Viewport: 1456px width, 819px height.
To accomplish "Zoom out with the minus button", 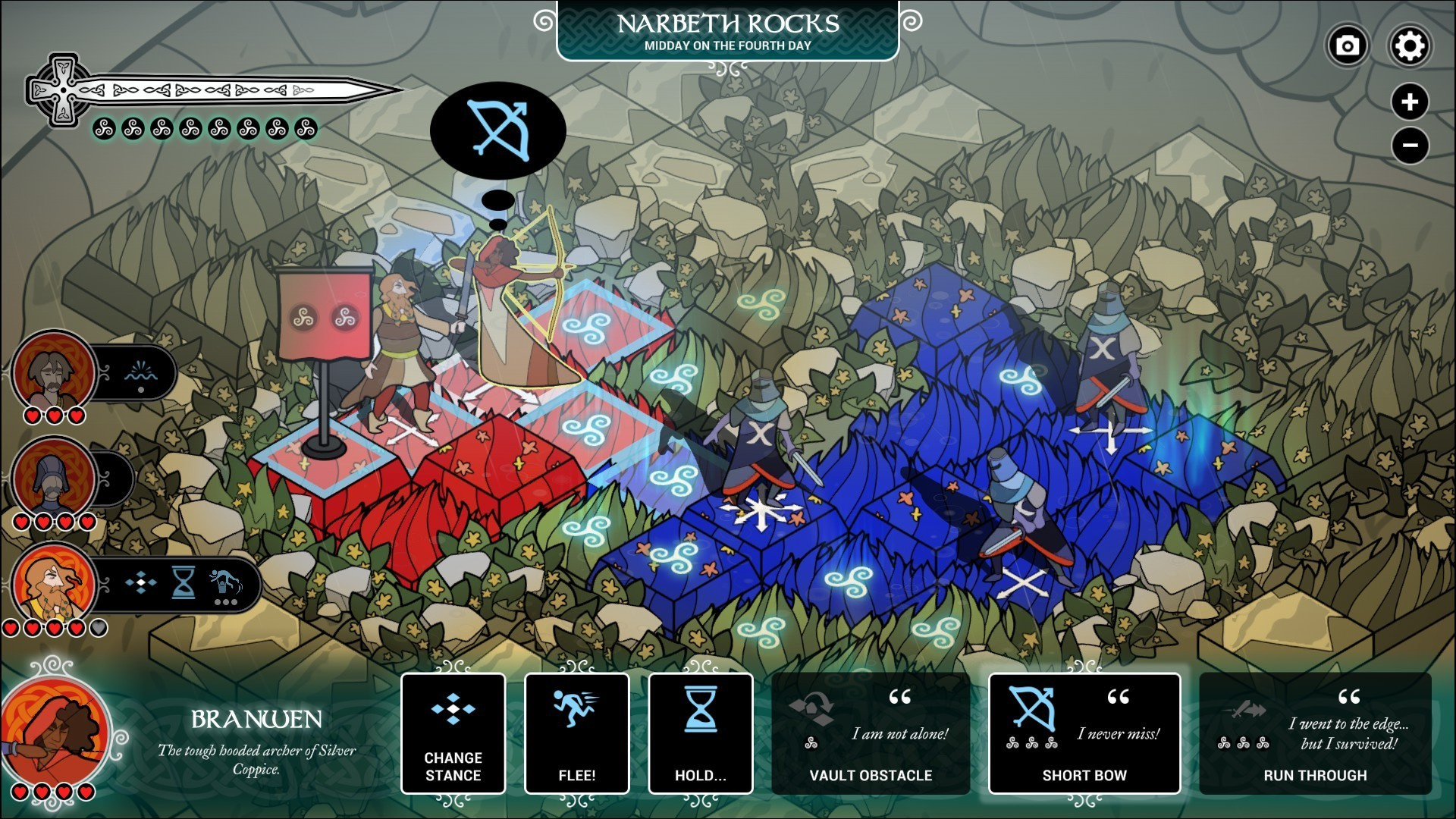I will click(x=1410, y=145).
